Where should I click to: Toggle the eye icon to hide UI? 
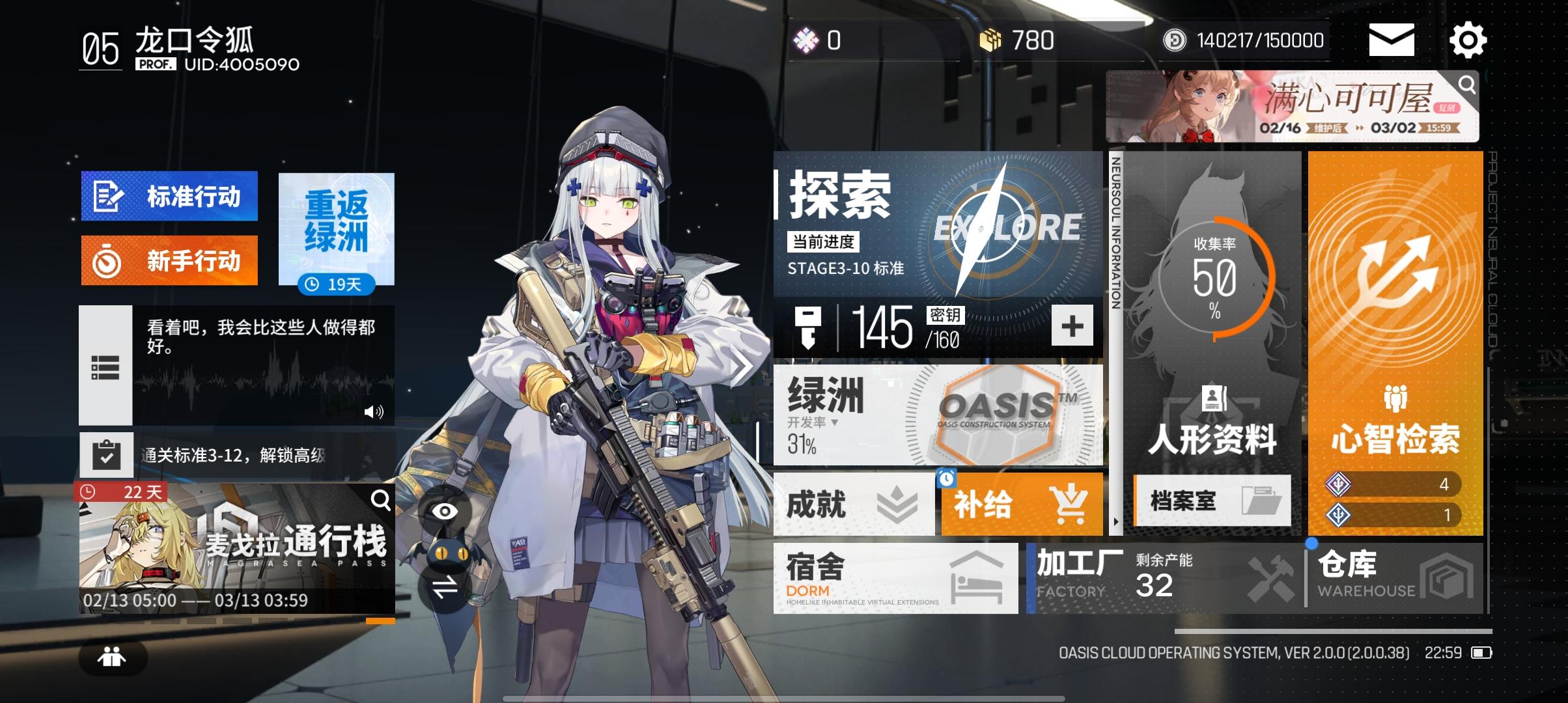pos(445,512)
